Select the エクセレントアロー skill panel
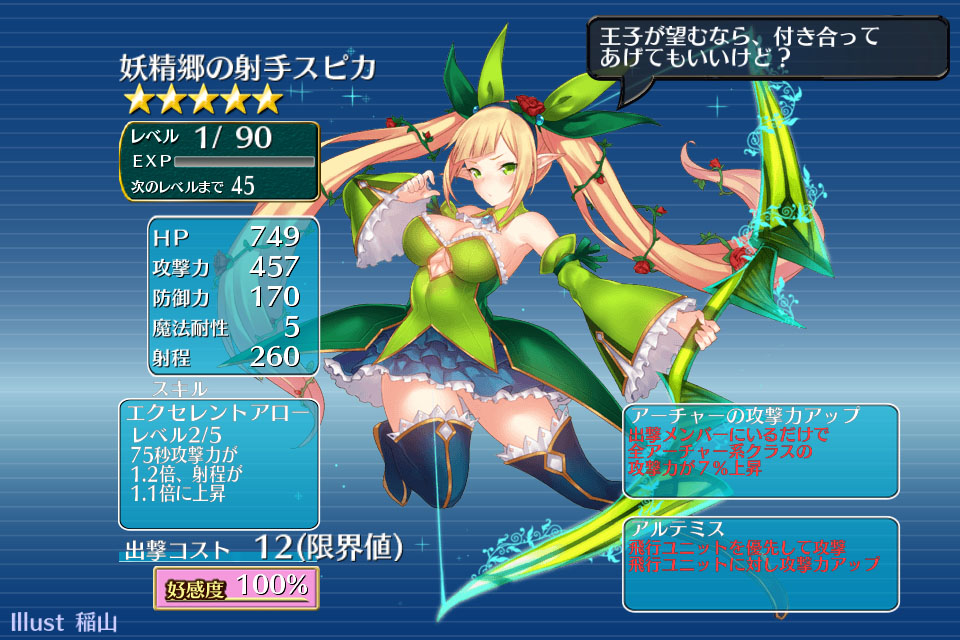 (219, 463)
